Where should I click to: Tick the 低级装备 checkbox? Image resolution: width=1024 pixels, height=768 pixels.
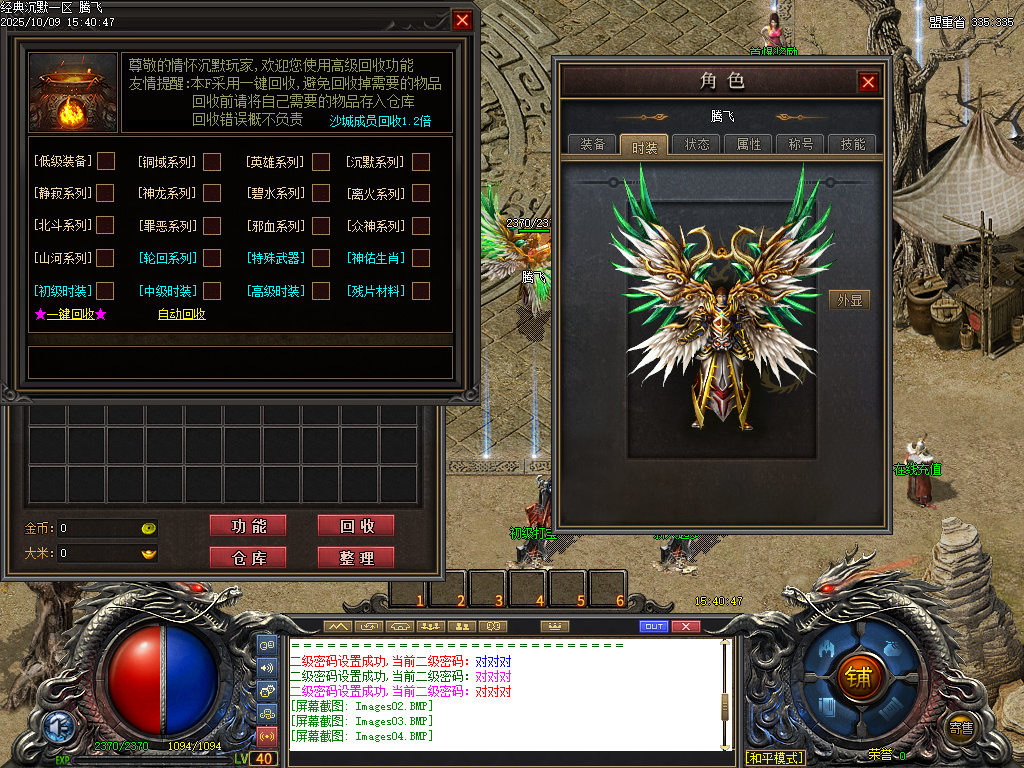pyautogui.click(x=105, y=161)
